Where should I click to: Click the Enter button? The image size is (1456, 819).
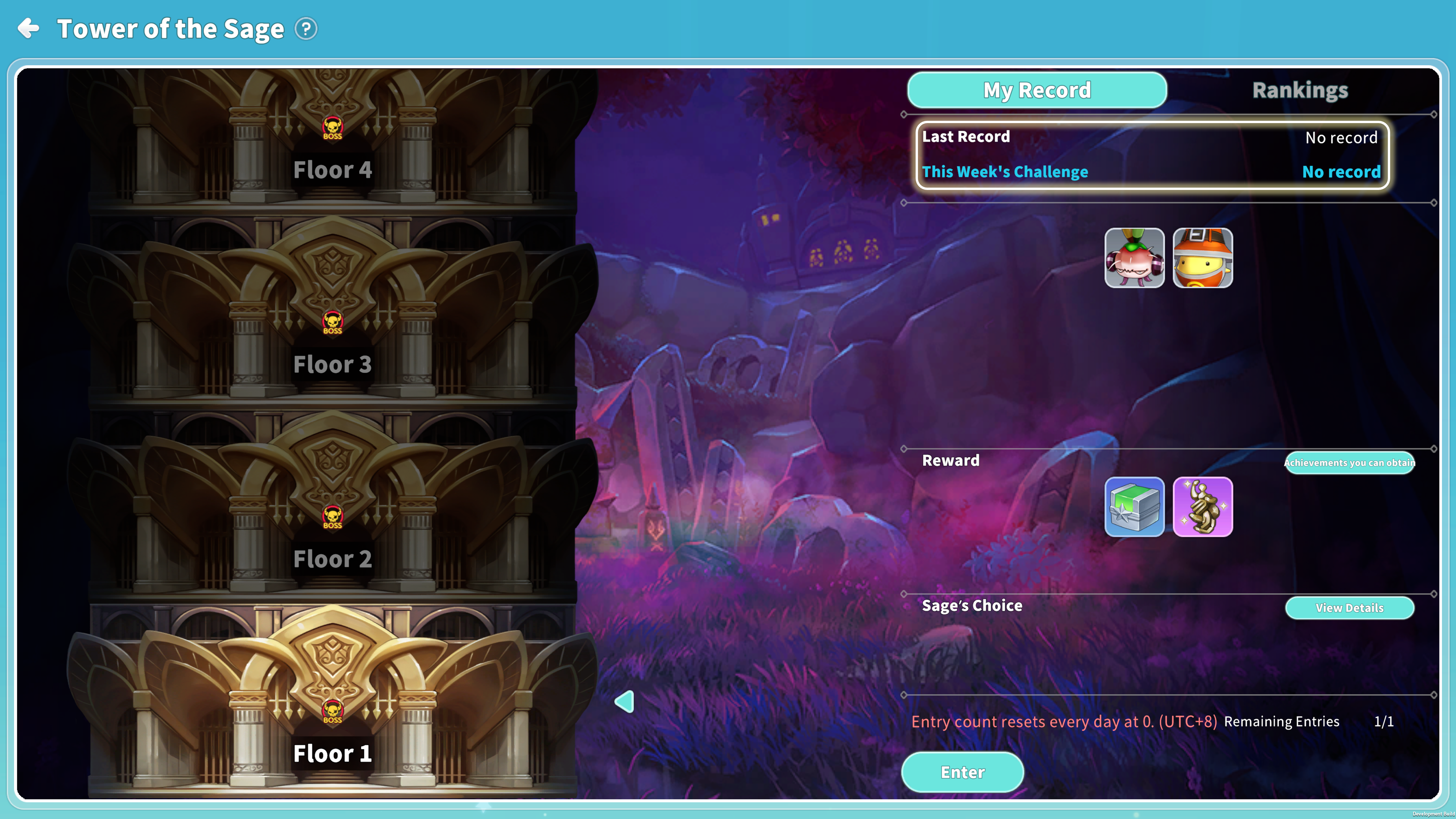[x=962, y=772]
